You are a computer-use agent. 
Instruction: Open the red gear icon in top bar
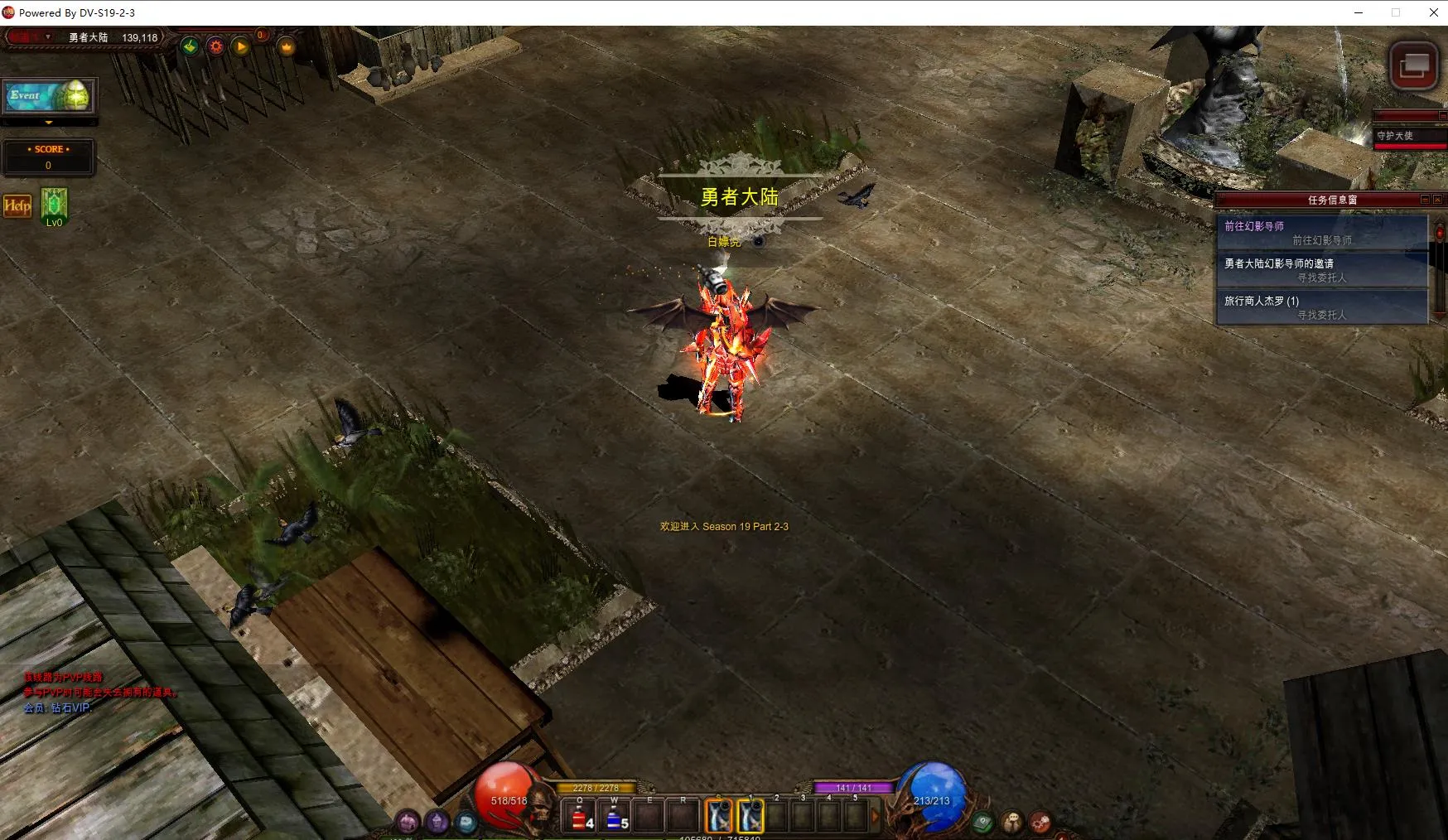216,46
